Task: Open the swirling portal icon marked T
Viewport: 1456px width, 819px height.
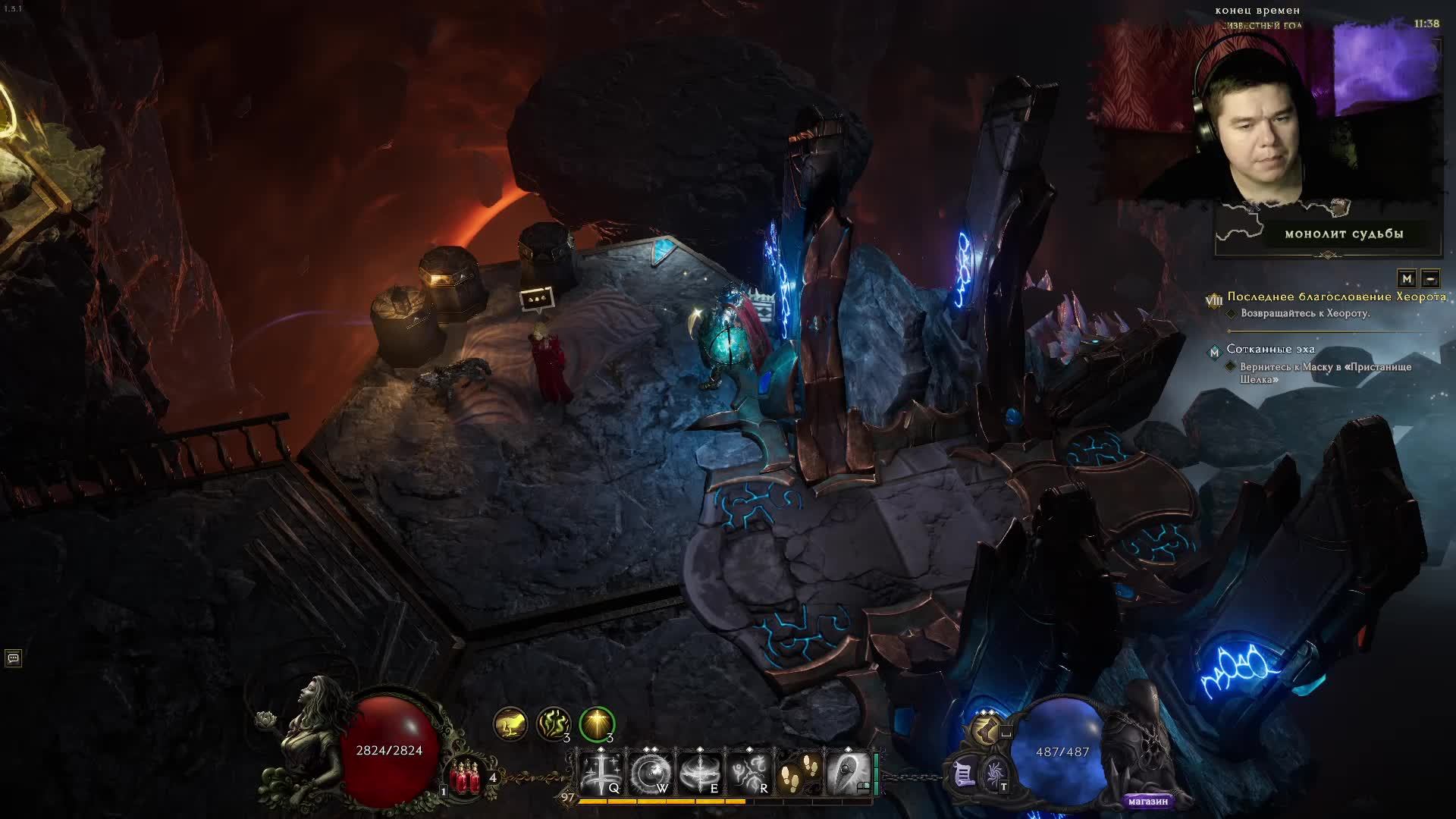Action: click(995, 774)
